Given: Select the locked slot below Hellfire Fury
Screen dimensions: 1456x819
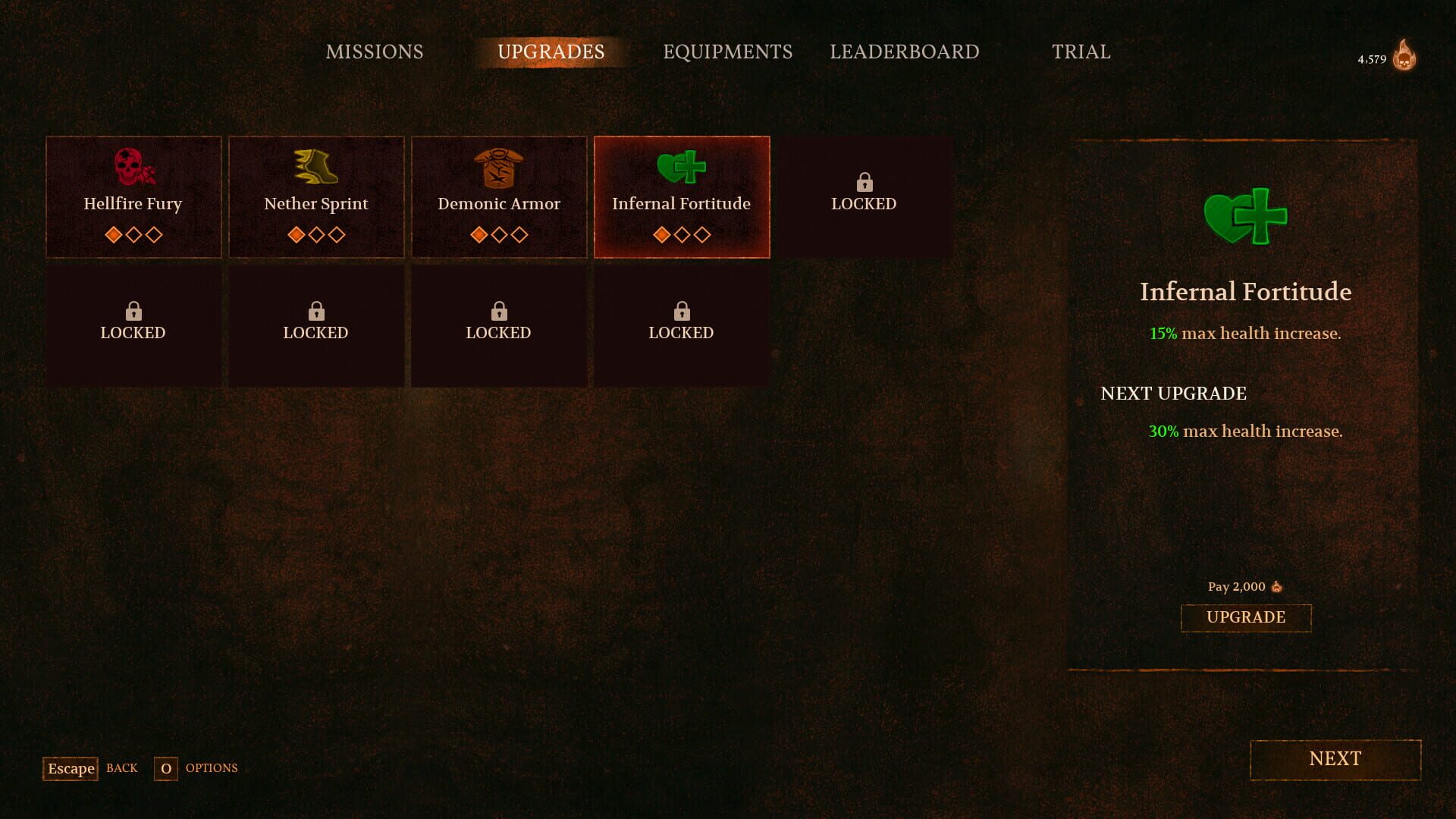Looking at the screenshot, I should pos(133,322).
